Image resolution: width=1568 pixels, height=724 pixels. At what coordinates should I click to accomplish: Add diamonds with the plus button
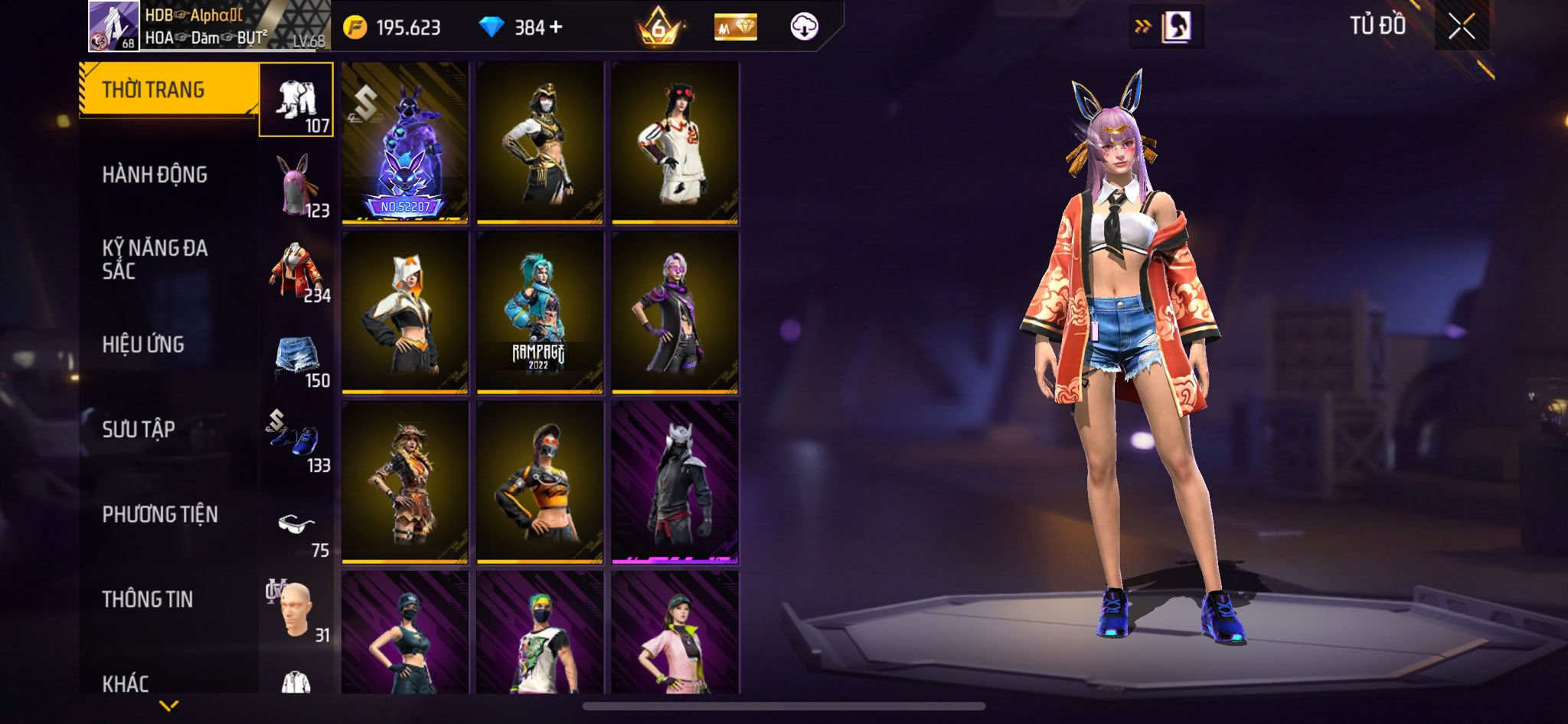556,28
